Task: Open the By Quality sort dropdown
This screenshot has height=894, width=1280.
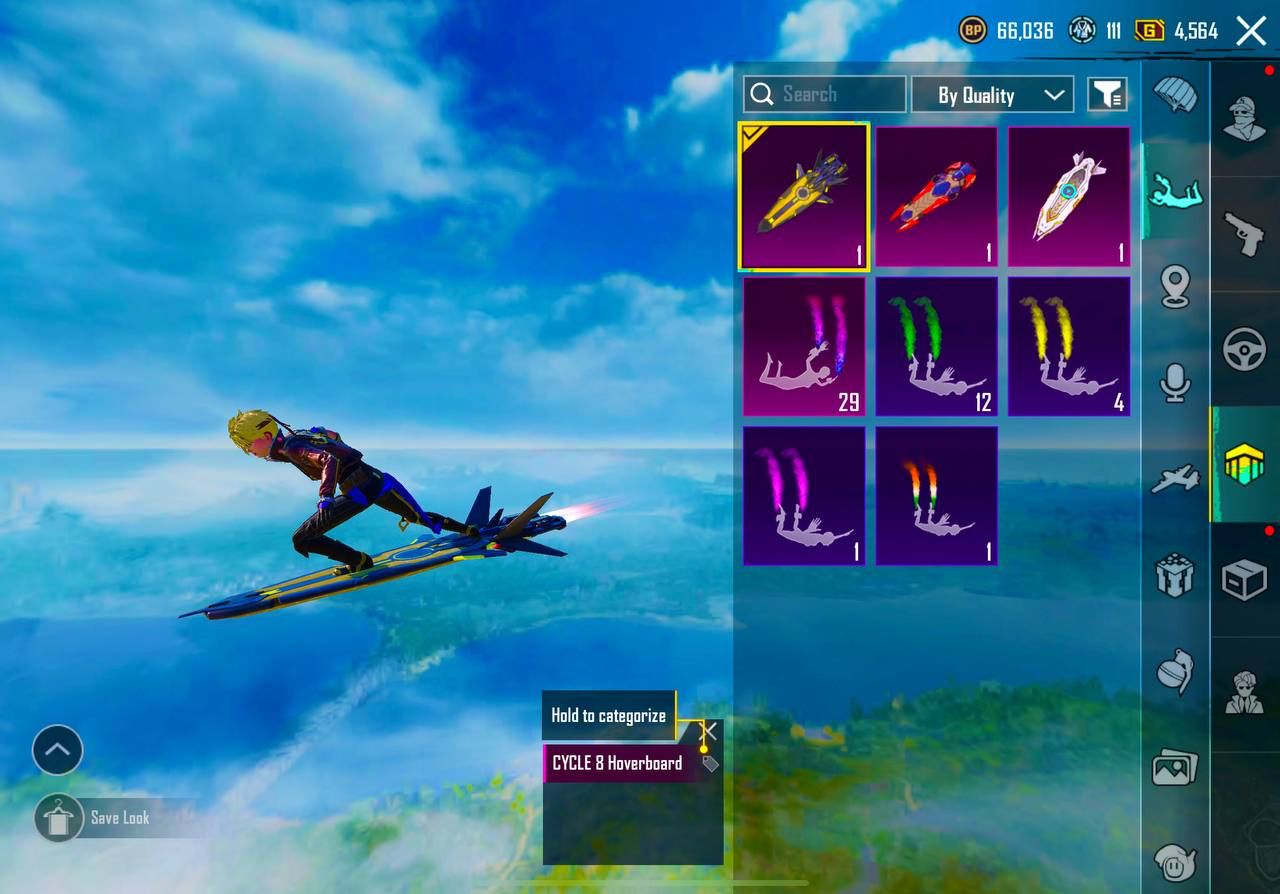Action: pos(992,95)
